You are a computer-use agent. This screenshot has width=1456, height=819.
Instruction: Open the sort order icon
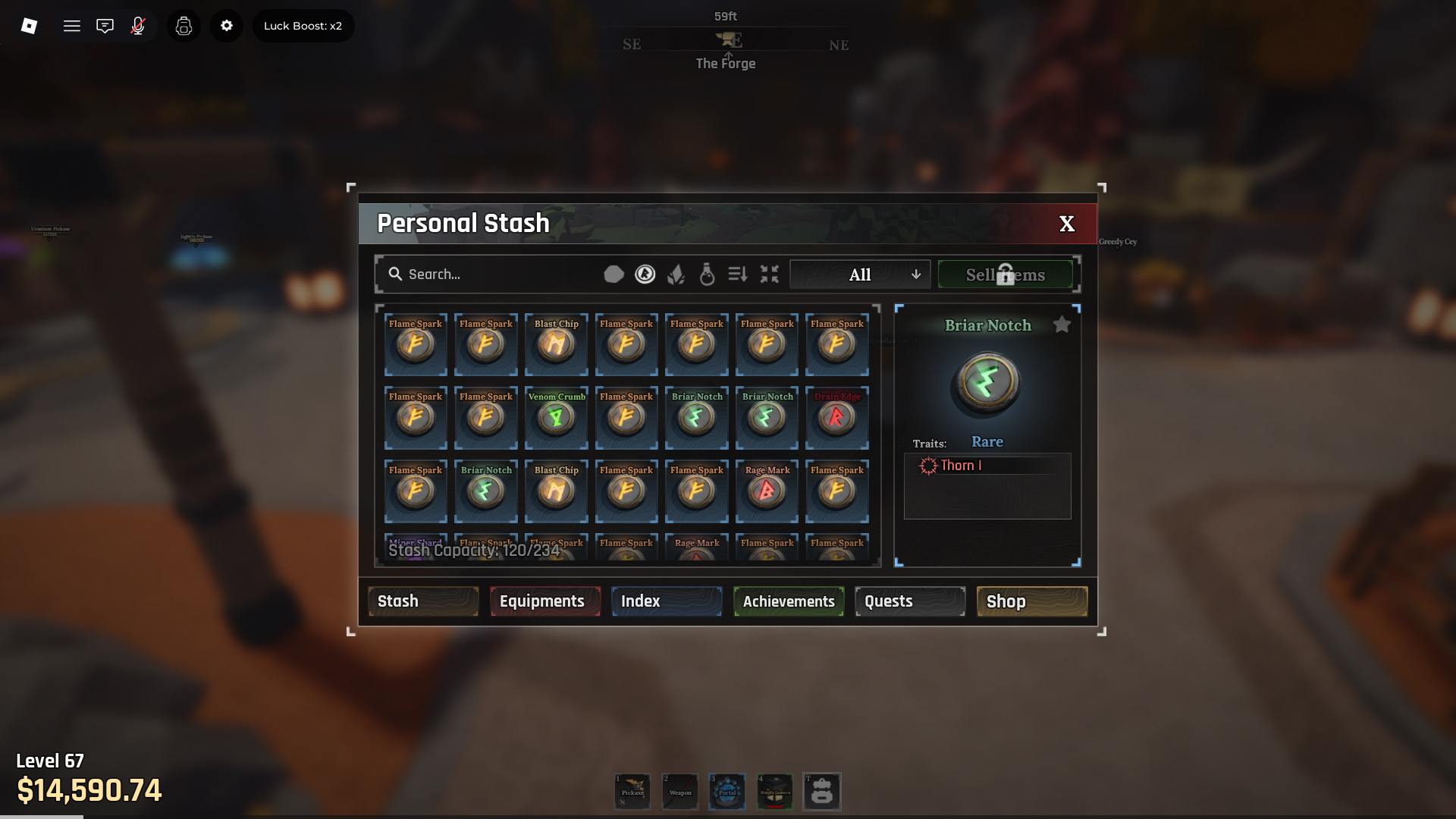[738, 274]
